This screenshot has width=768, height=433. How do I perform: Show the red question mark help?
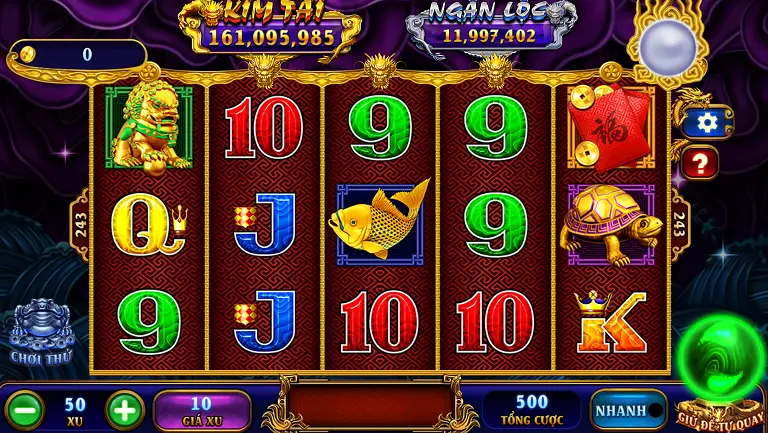(x=701, y=162)
